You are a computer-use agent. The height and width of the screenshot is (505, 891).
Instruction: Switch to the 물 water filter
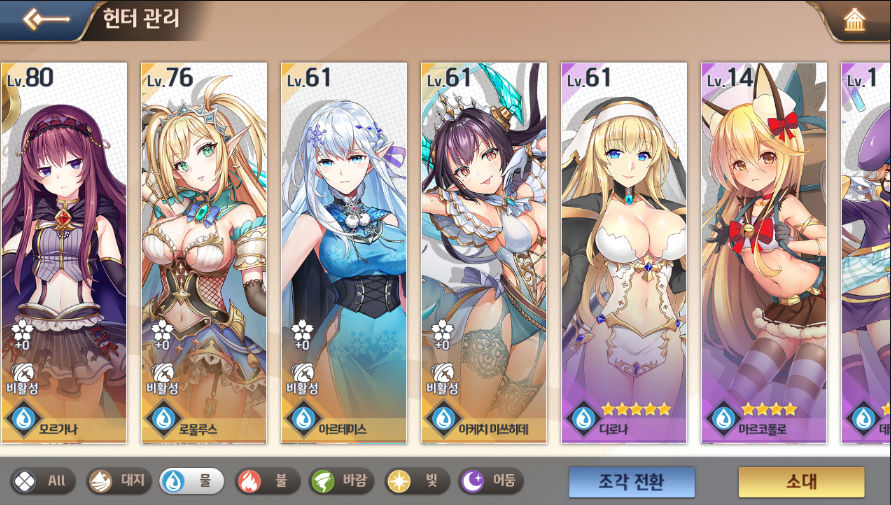pyautogui.click(x=192, y=481)
